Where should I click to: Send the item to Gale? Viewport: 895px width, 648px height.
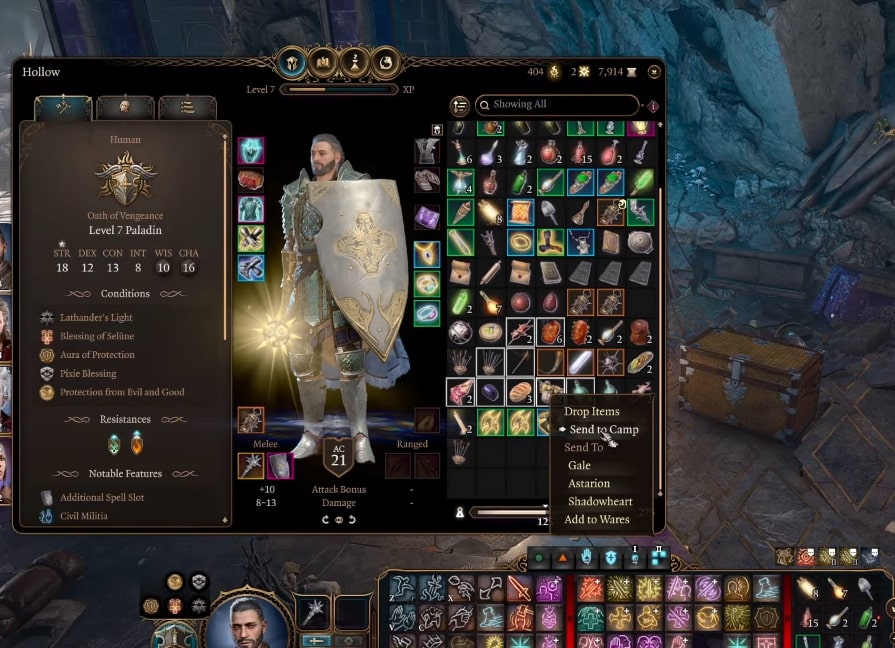[579, 465]
